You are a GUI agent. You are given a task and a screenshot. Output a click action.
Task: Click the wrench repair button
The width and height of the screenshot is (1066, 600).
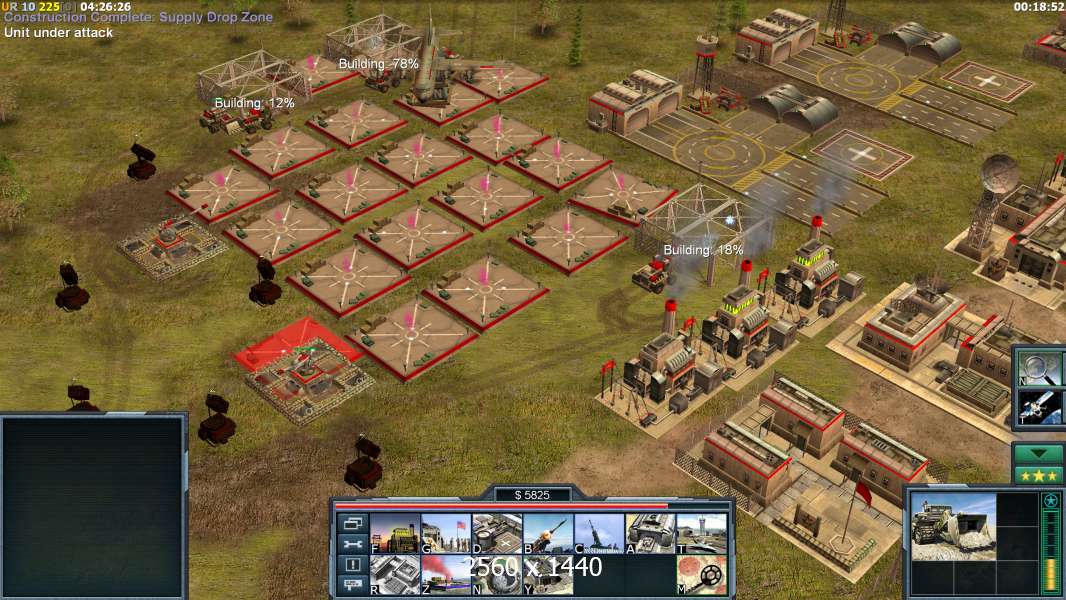351,544
